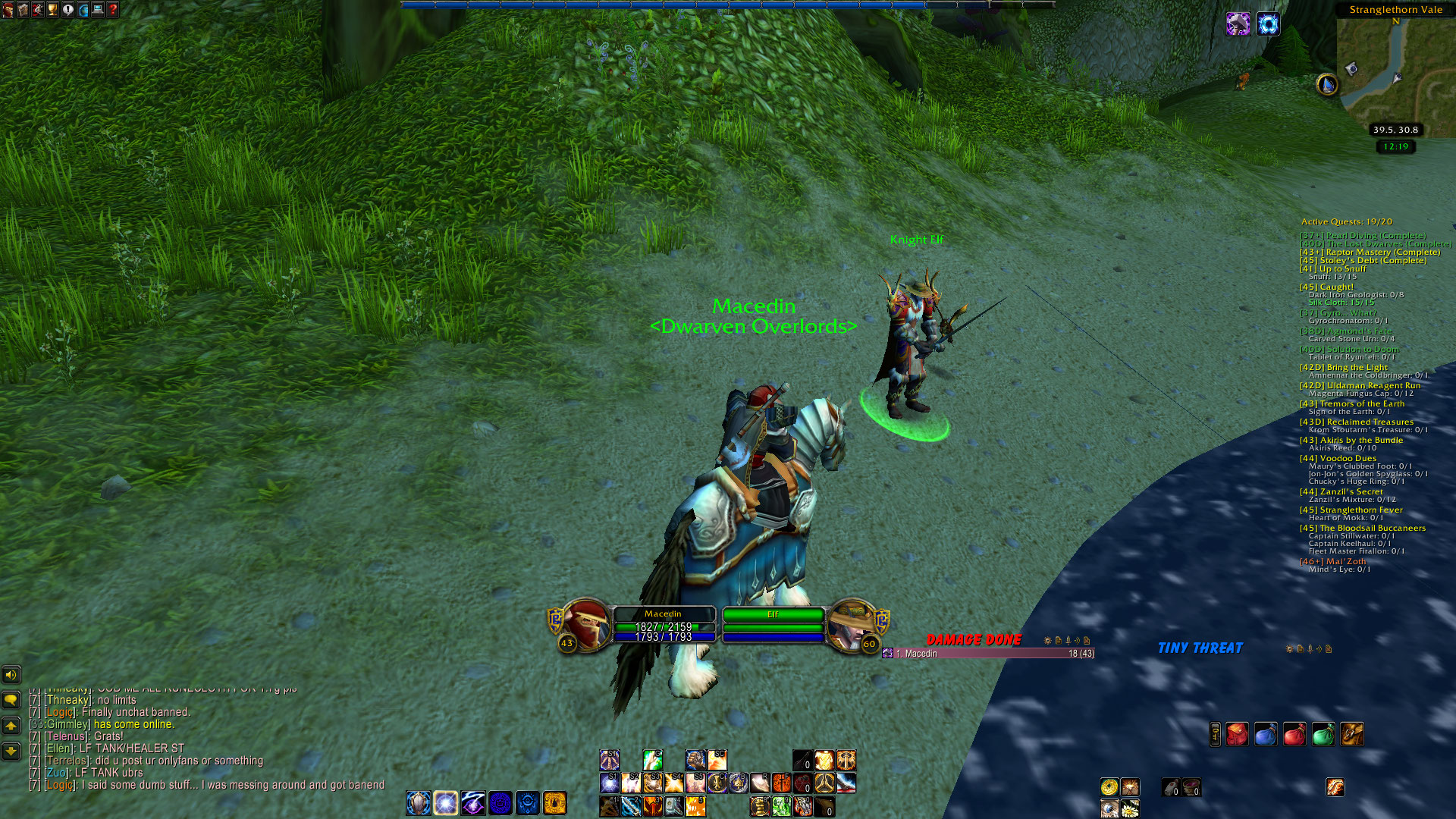Open the gold trophy achievements button

(52, 10)
